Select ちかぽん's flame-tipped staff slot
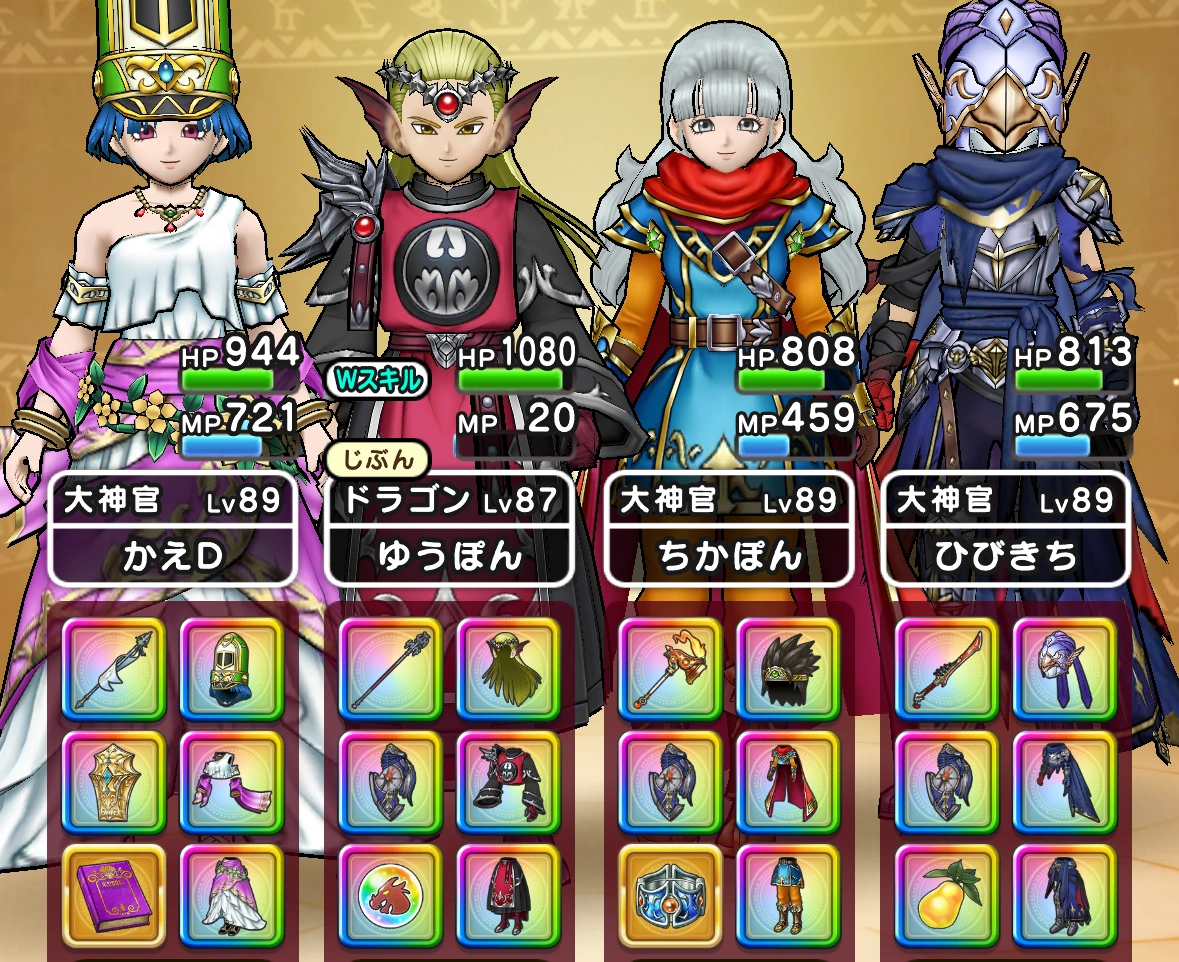The width and height of the screenshot is (1179, 962). 670,669
